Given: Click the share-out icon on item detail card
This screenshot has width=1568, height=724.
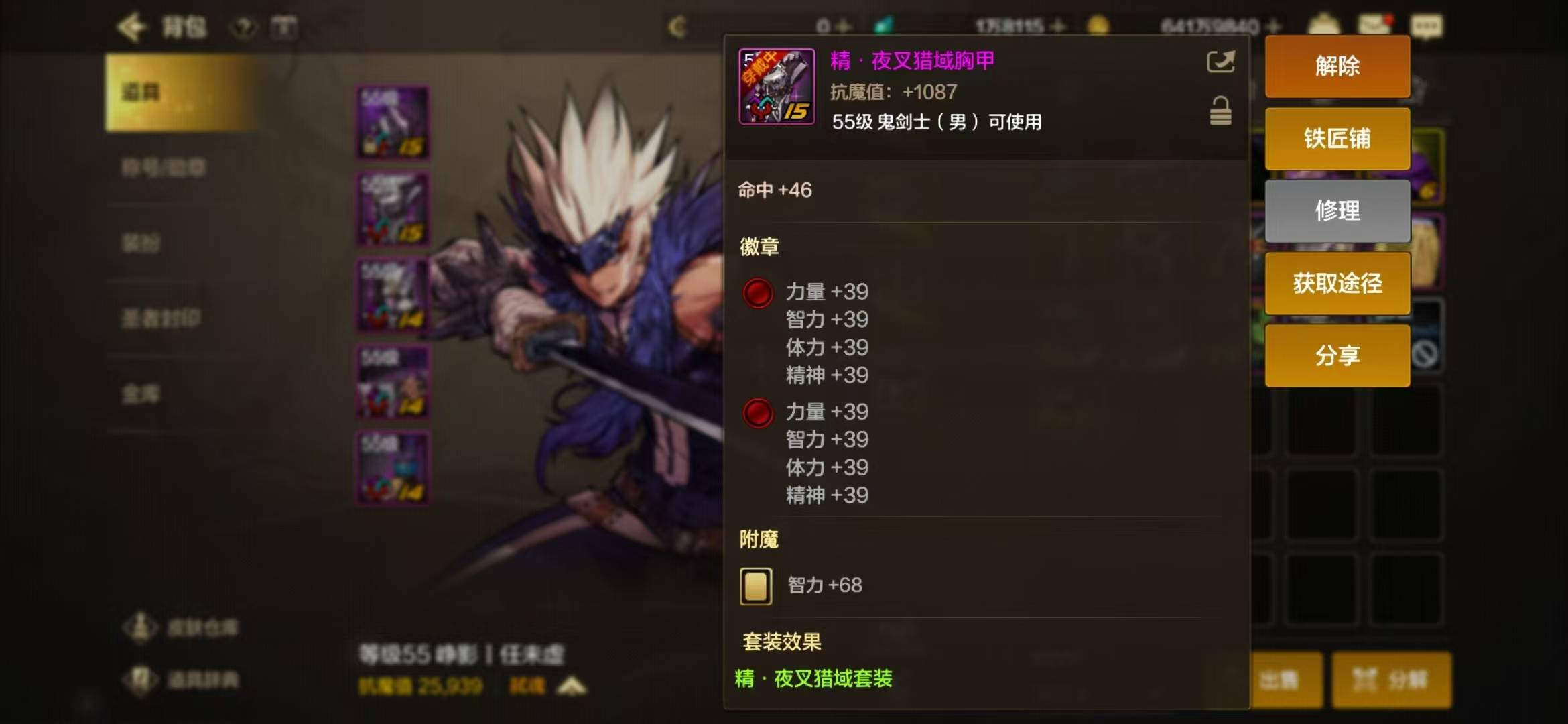Looking at the screenshot, I should [x=1221, y=61].
